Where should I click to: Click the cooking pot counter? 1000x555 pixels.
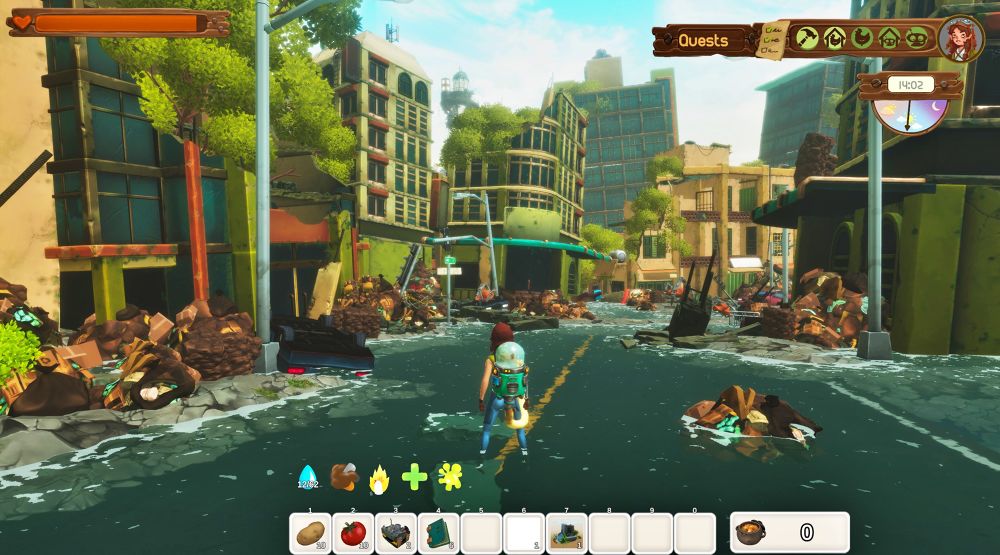790,532
